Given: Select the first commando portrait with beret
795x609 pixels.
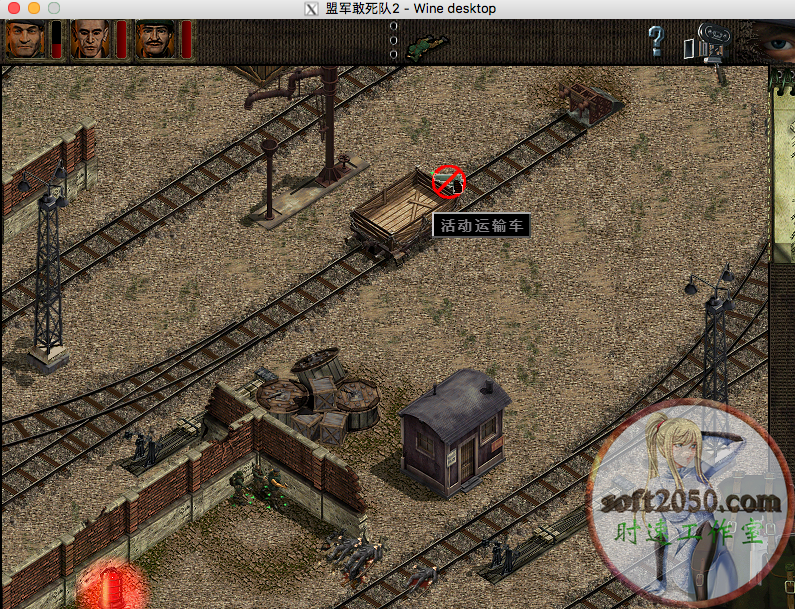Looking at the screenshot, I should coord(24,40).
